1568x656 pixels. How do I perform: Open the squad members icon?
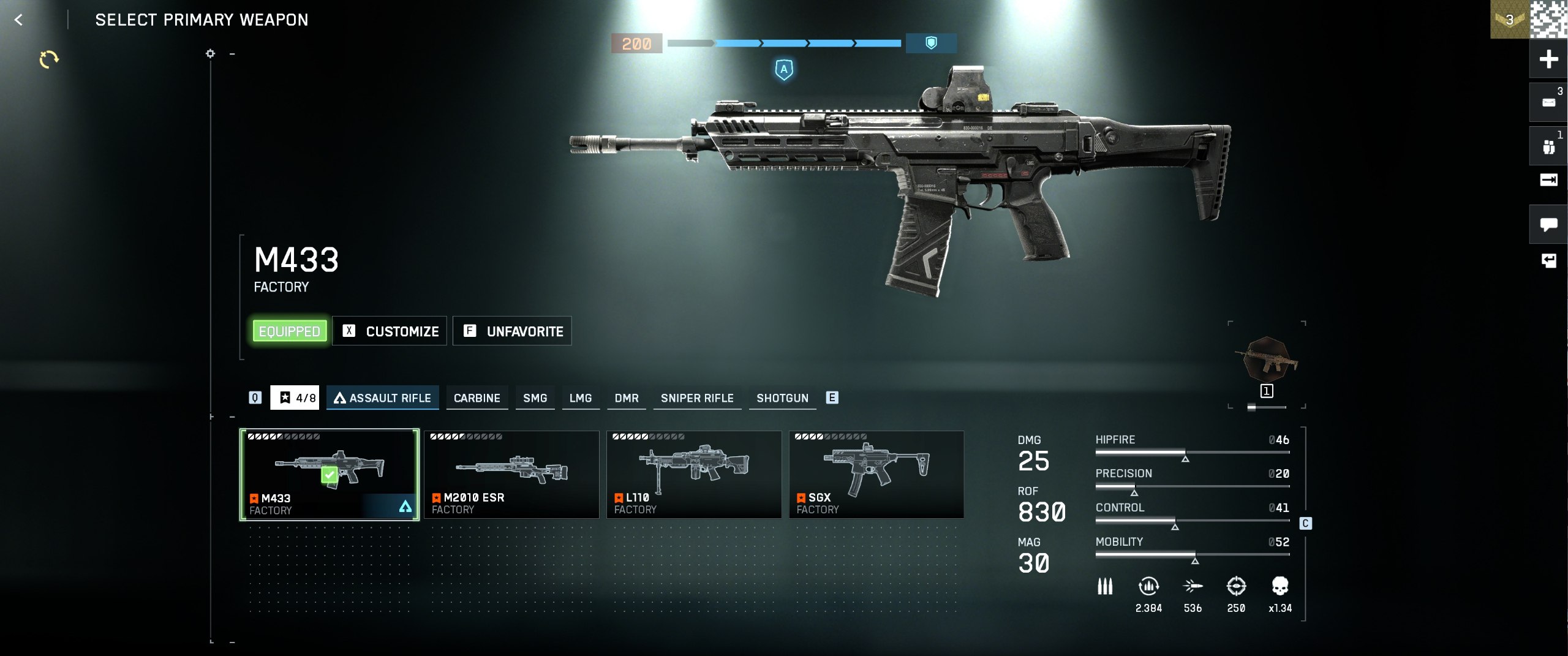tap(1548, 147)
